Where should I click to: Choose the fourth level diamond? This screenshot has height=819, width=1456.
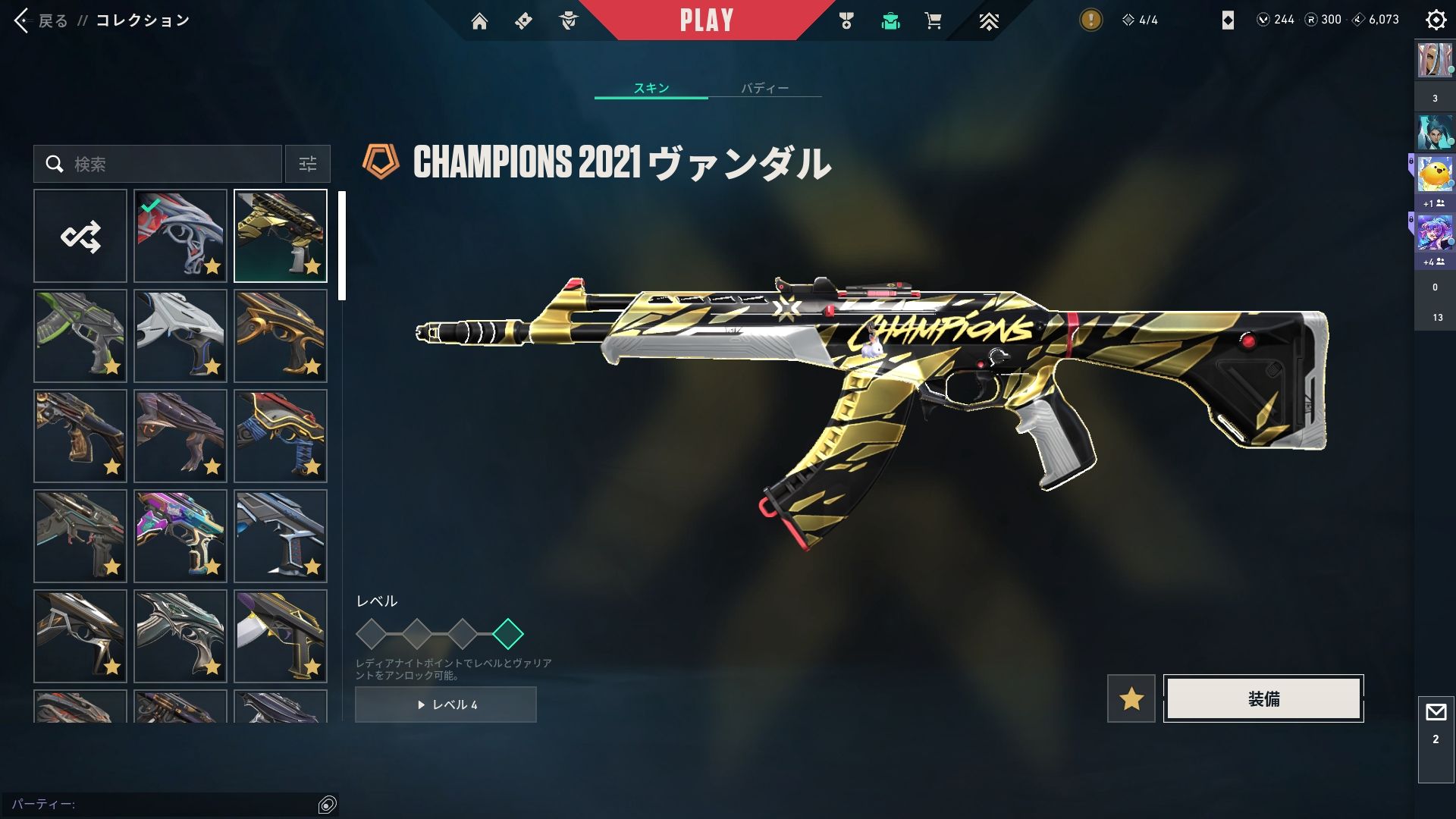pos(507,634)
